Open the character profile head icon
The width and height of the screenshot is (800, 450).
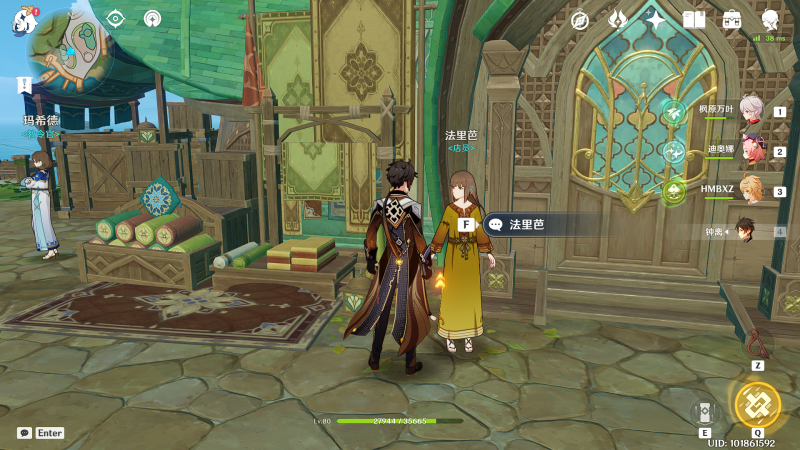click(x=770, y=20)
